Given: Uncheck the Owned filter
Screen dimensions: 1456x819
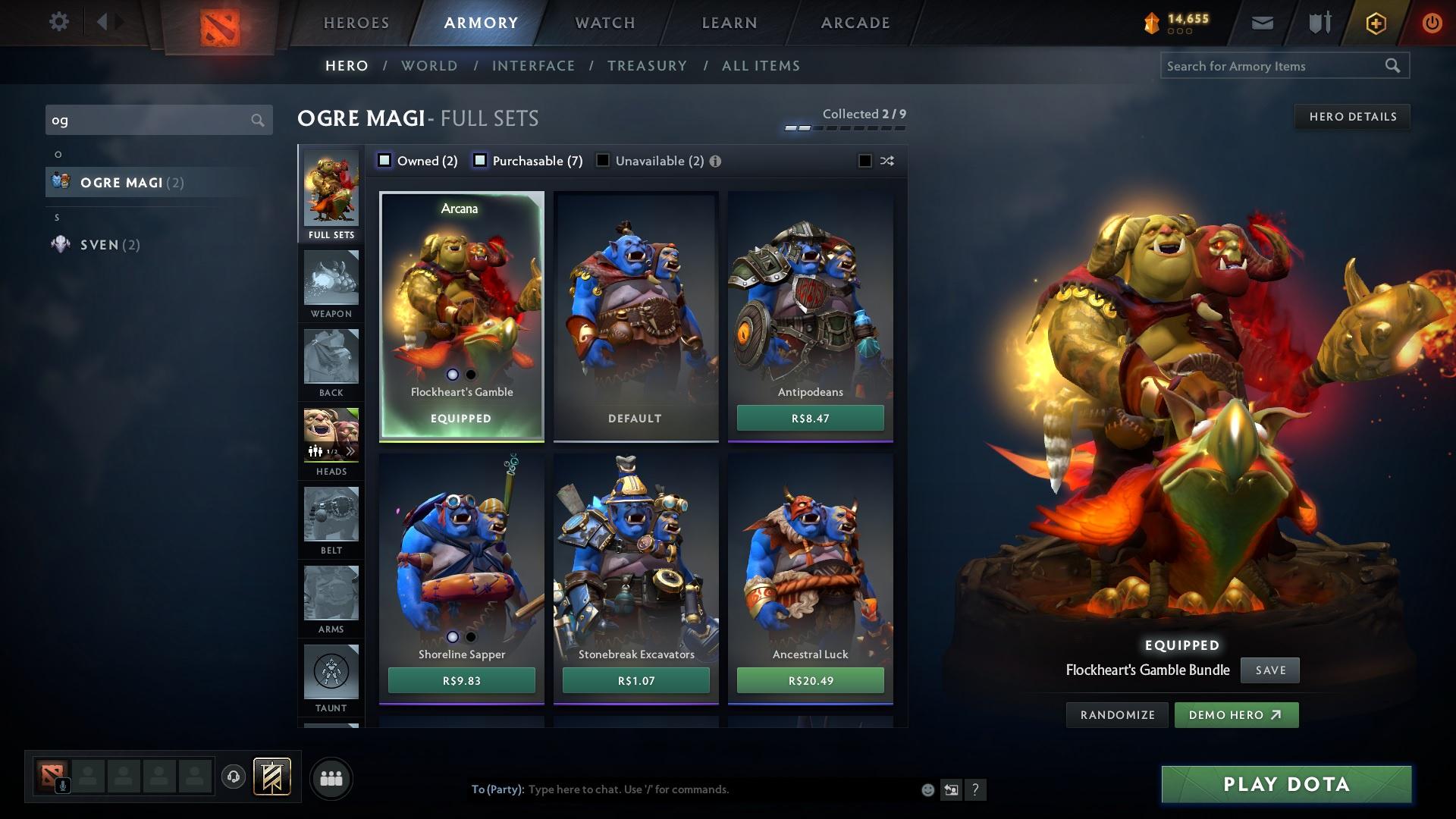Looking at the screenshot, I should (x=384, y=160).
